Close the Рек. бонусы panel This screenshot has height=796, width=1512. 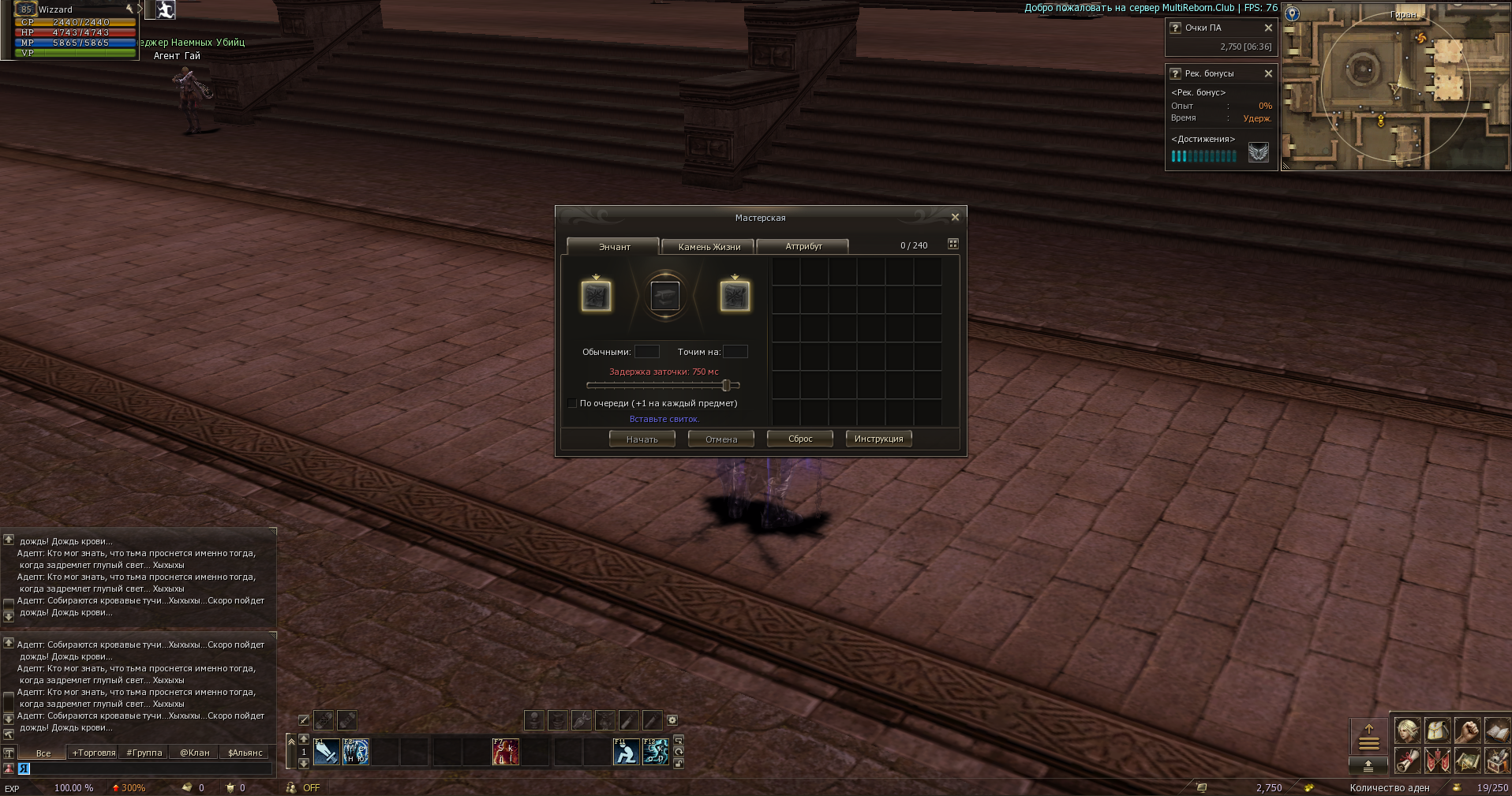pos(1268,73)
